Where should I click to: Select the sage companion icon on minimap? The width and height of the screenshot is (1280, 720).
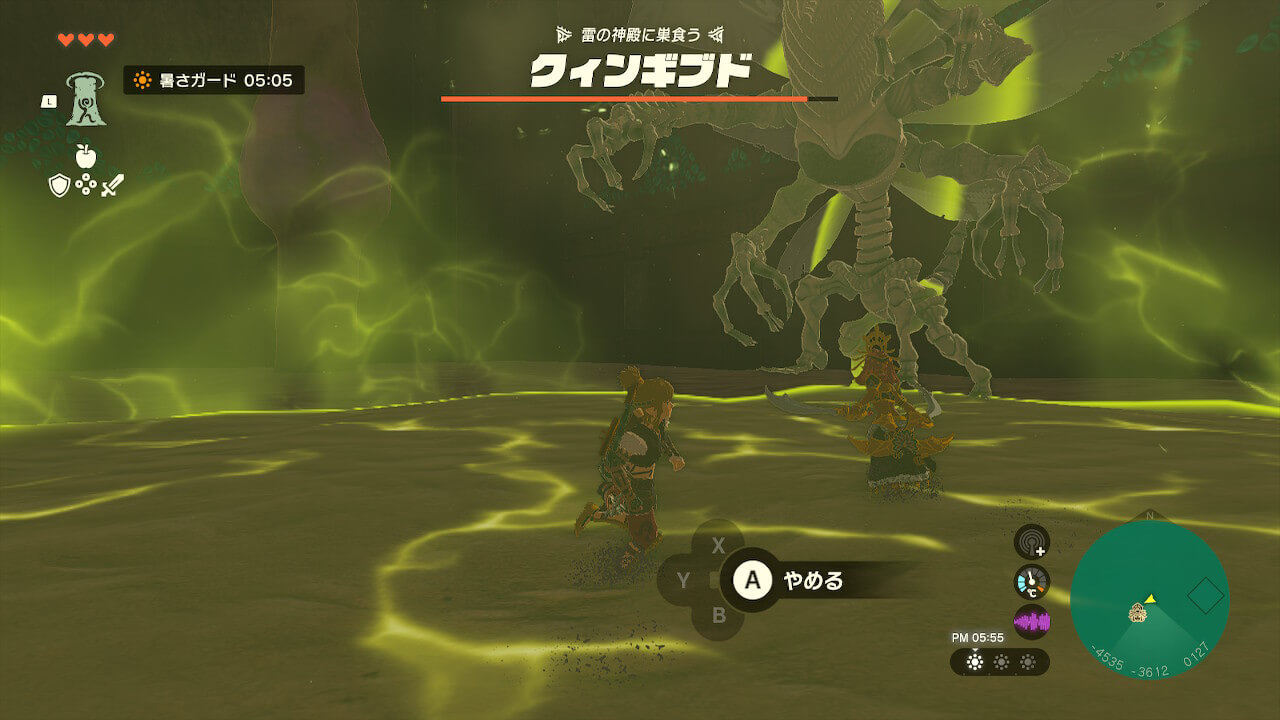[1137, 612]
